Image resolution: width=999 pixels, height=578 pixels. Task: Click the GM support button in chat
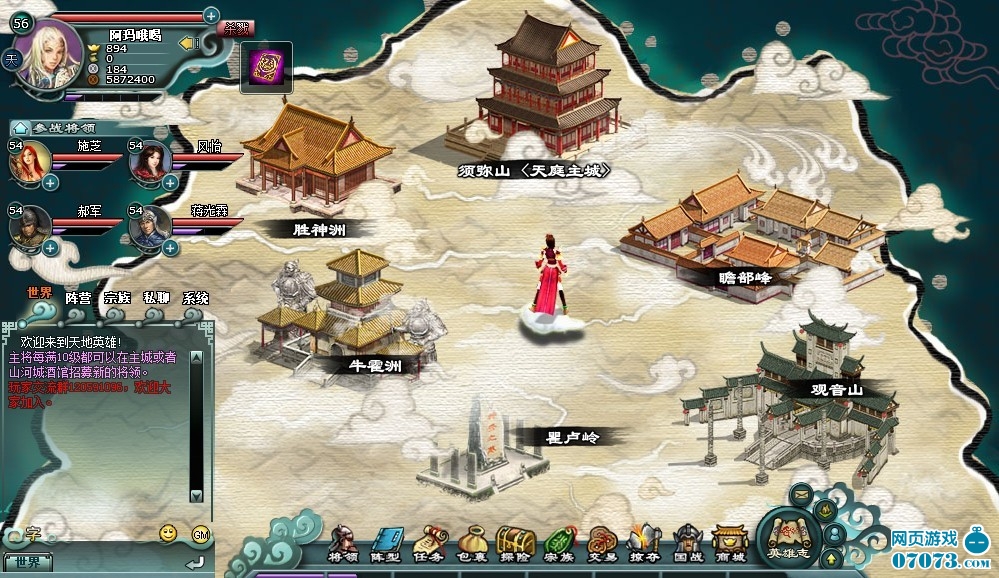[x=200, y=533]
